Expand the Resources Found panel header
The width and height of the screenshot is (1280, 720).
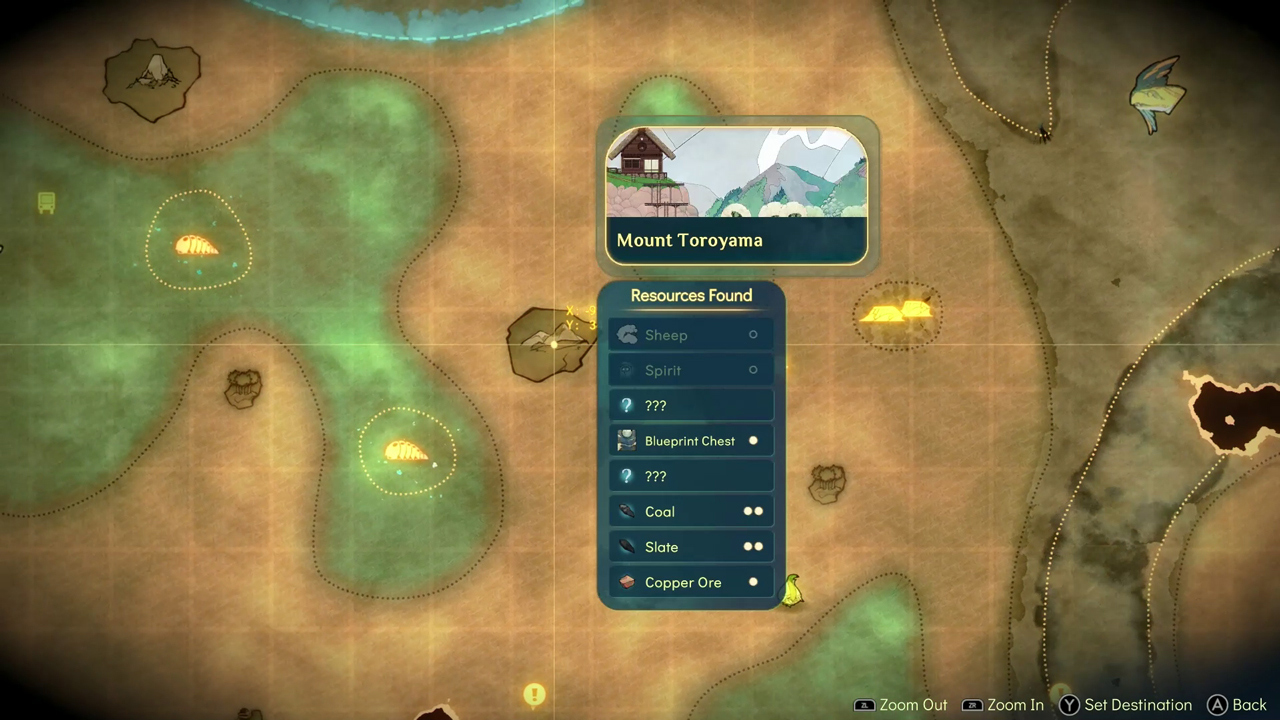coord(691,295)
